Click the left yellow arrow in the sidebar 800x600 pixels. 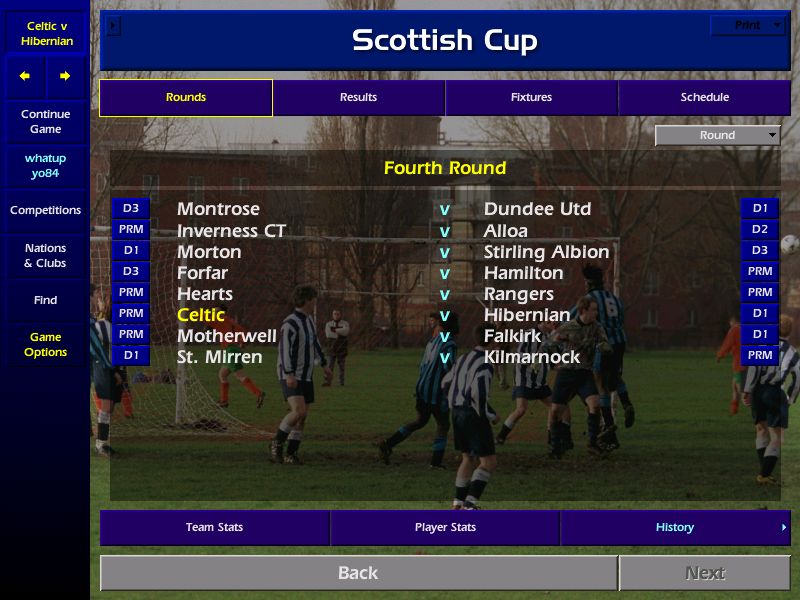coord(25,76)
